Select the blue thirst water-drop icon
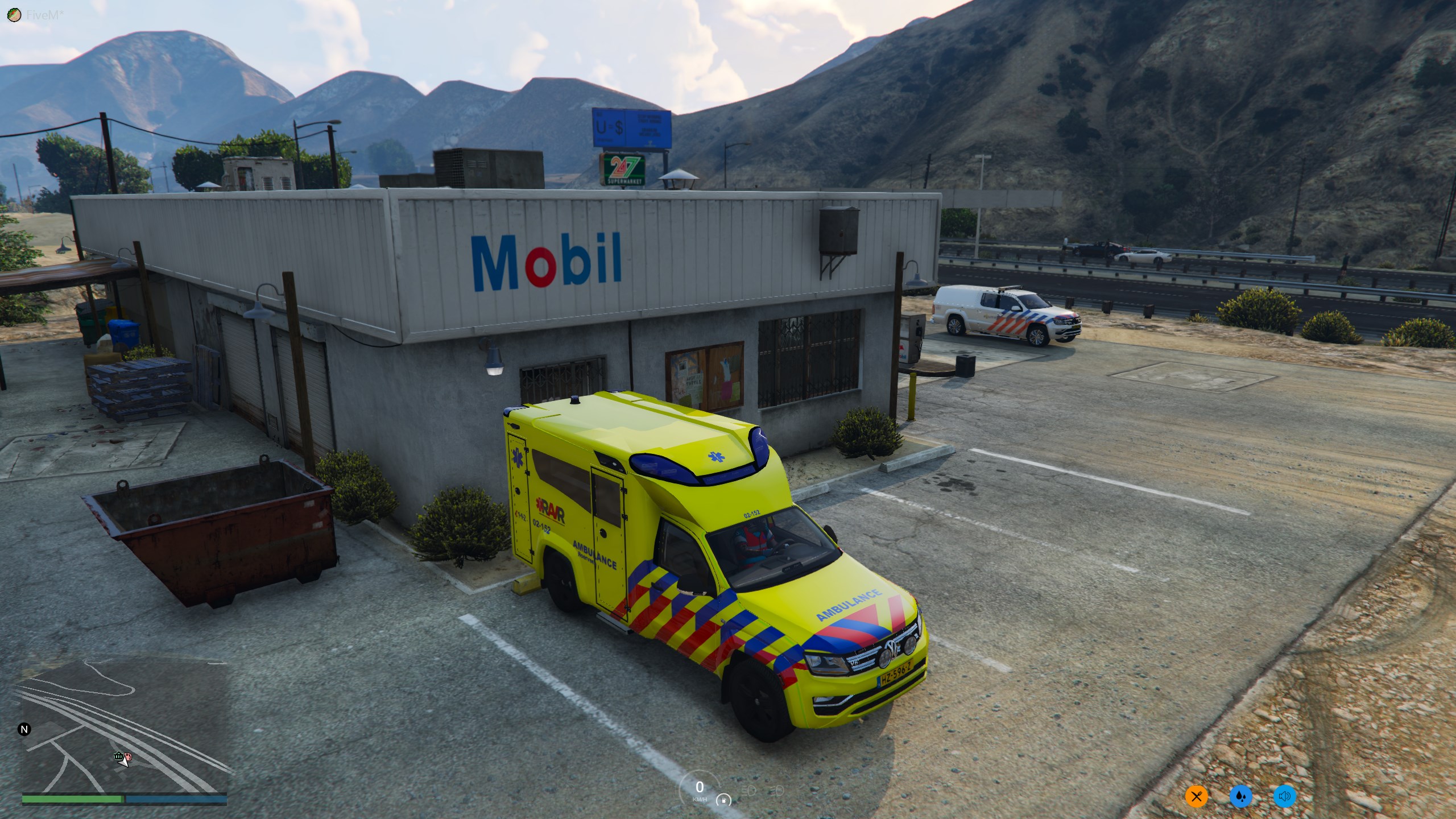This screenshot has height=819, width=1456. (1240, 796)
